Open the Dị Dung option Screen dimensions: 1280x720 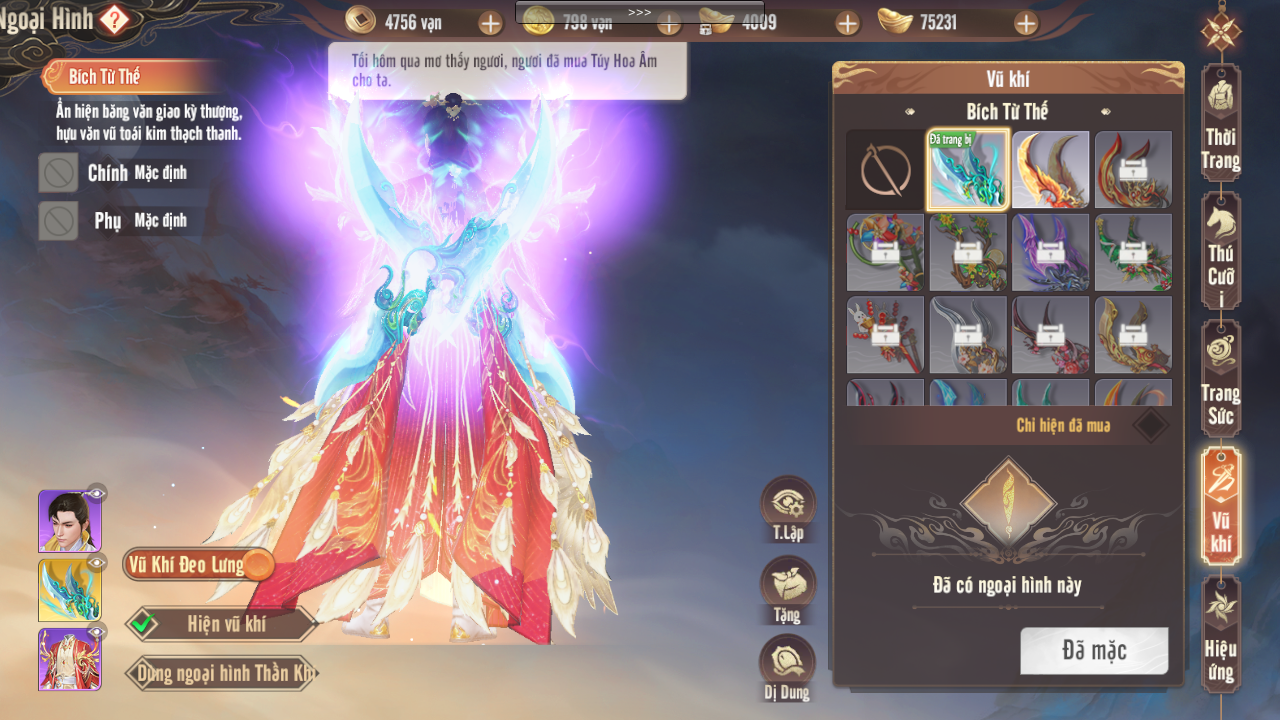[x=788, y=664]
